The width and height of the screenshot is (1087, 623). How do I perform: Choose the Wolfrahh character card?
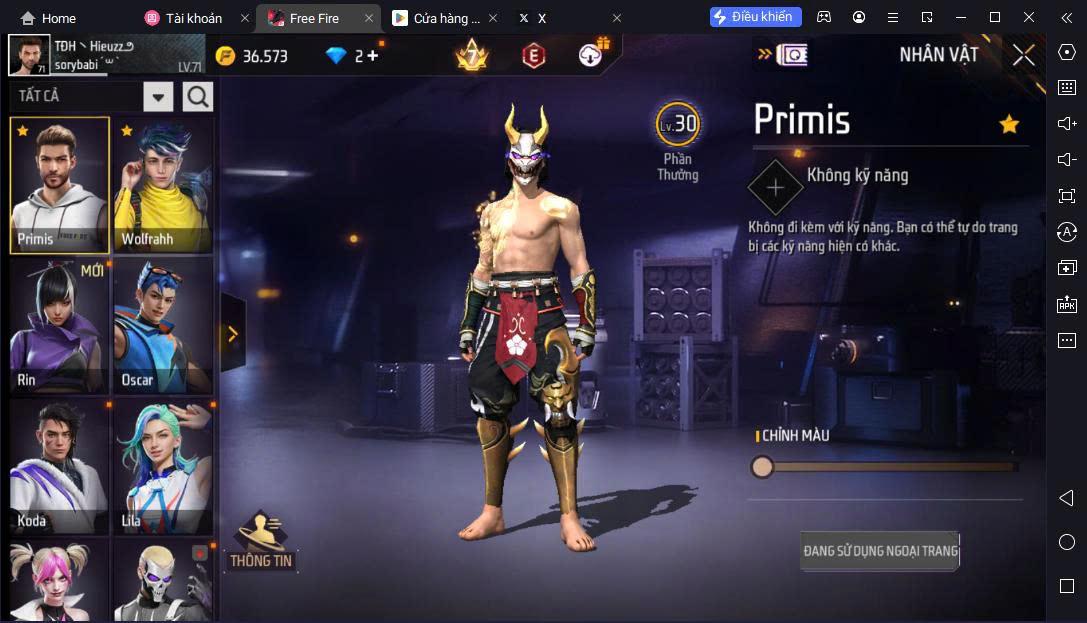click(x=163, y=185)
